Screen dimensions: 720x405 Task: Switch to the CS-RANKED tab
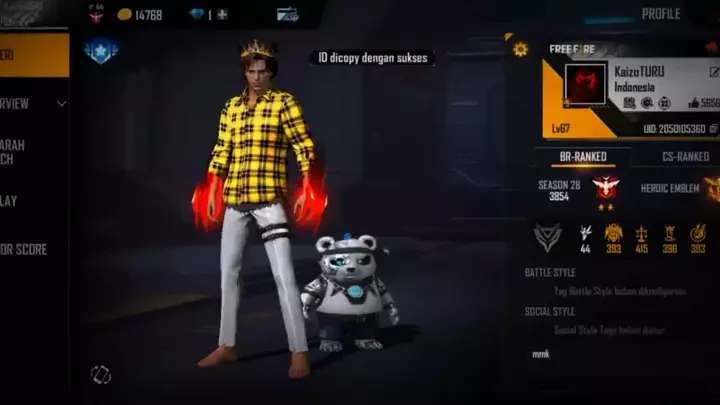coord(686,156)
